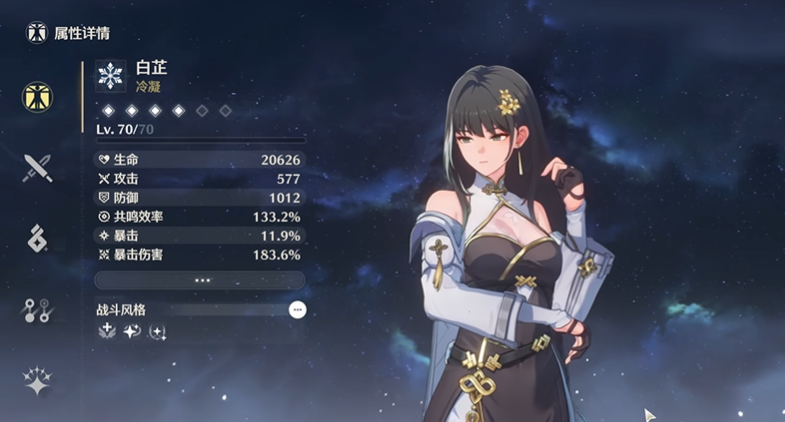The image size is (785, 422).
Task: Open 战斗风格 details with the round ellipsis button
Action: [297, 310]
